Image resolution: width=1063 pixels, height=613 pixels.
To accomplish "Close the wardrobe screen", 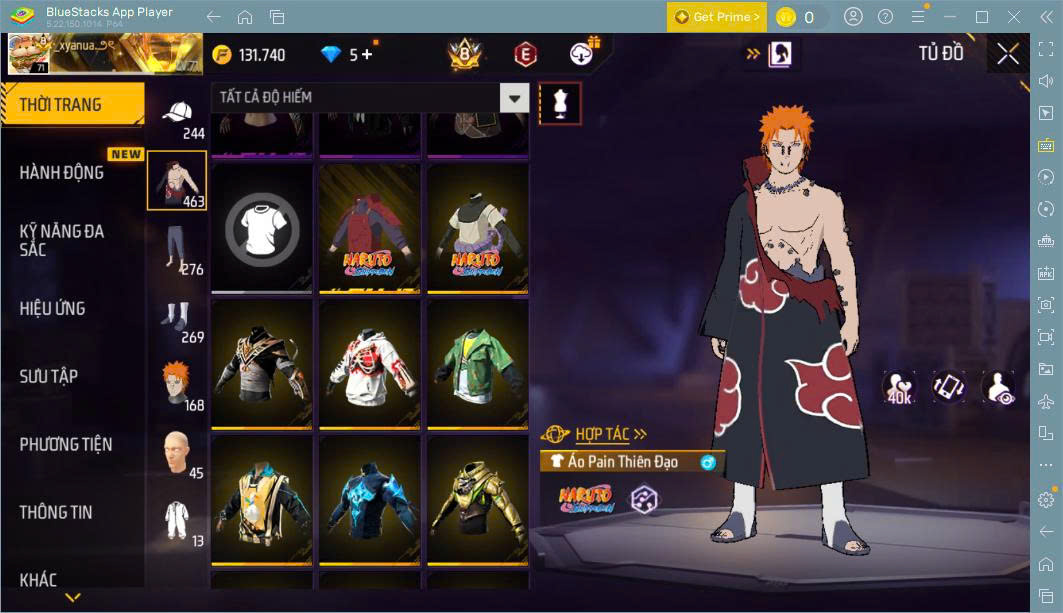I will (x=1008, y=54).
